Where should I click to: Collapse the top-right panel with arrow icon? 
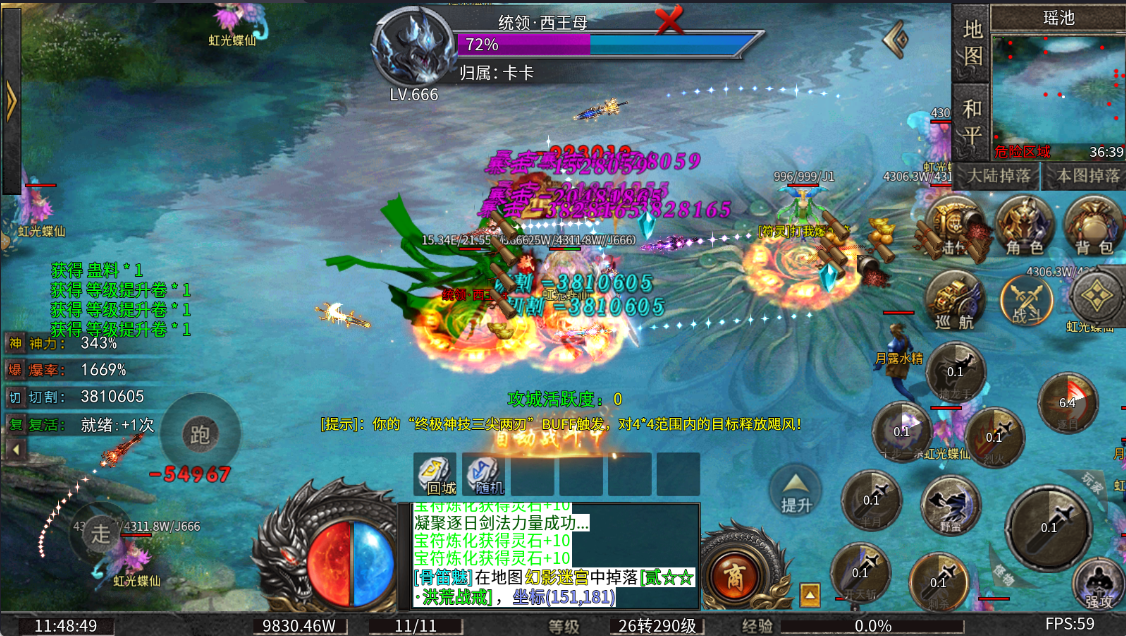tap(896, 39)
